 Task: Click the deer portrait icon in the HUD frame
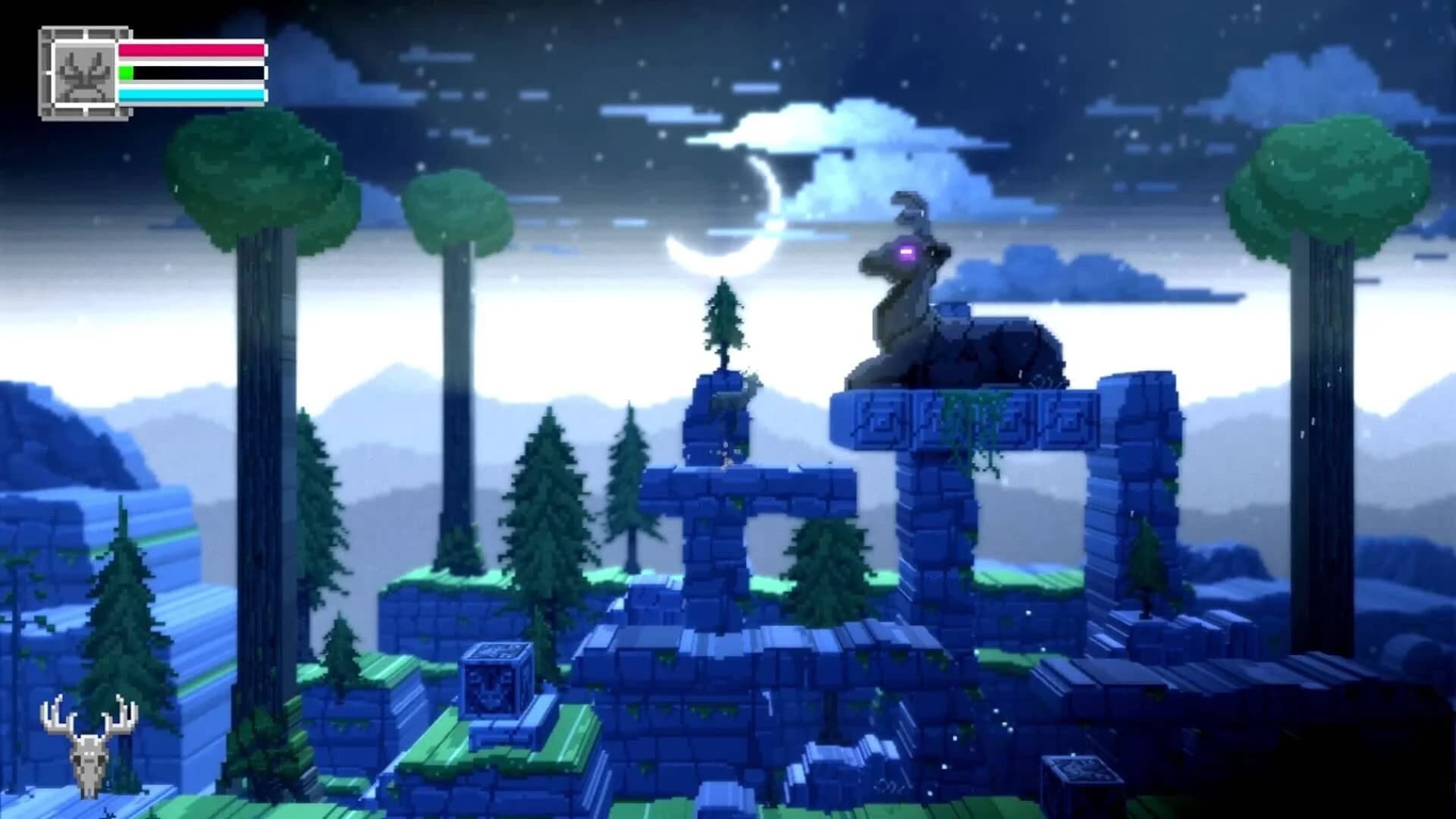[85, 72]
